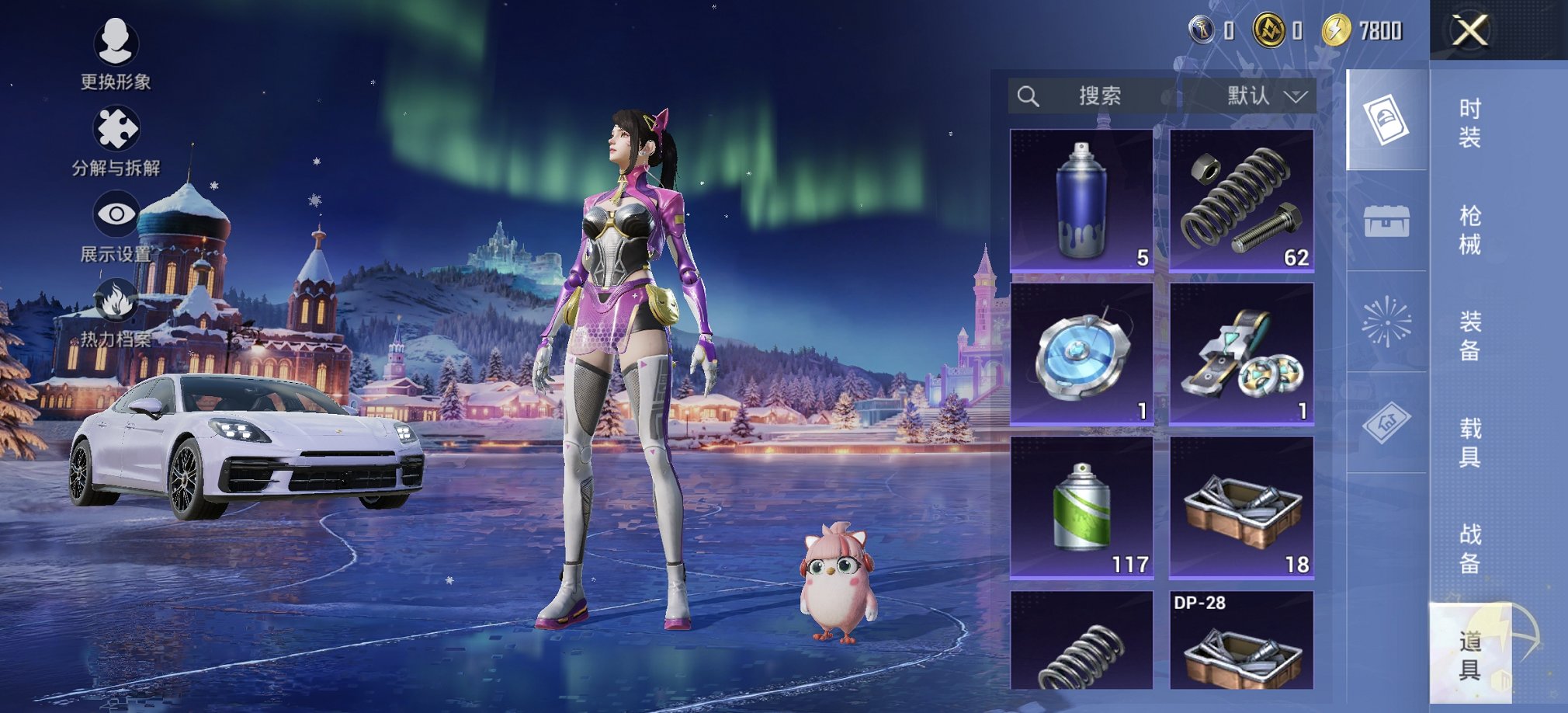The width and height of the screenshot is (1568, 713).
Task: Select the 道具 items tab
Action: (1469, 655)
